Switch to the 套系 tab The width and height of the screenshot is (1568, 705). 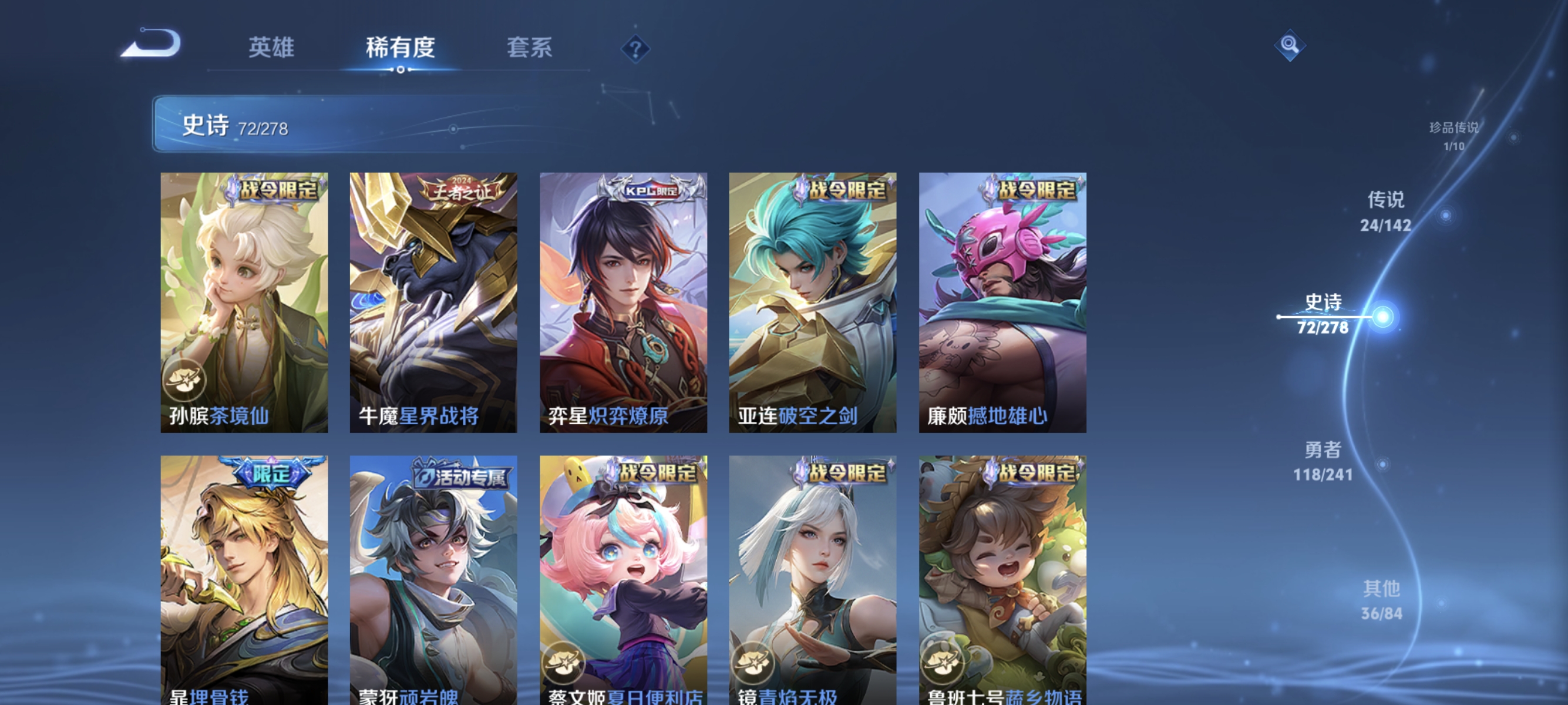tap(529, 49)
